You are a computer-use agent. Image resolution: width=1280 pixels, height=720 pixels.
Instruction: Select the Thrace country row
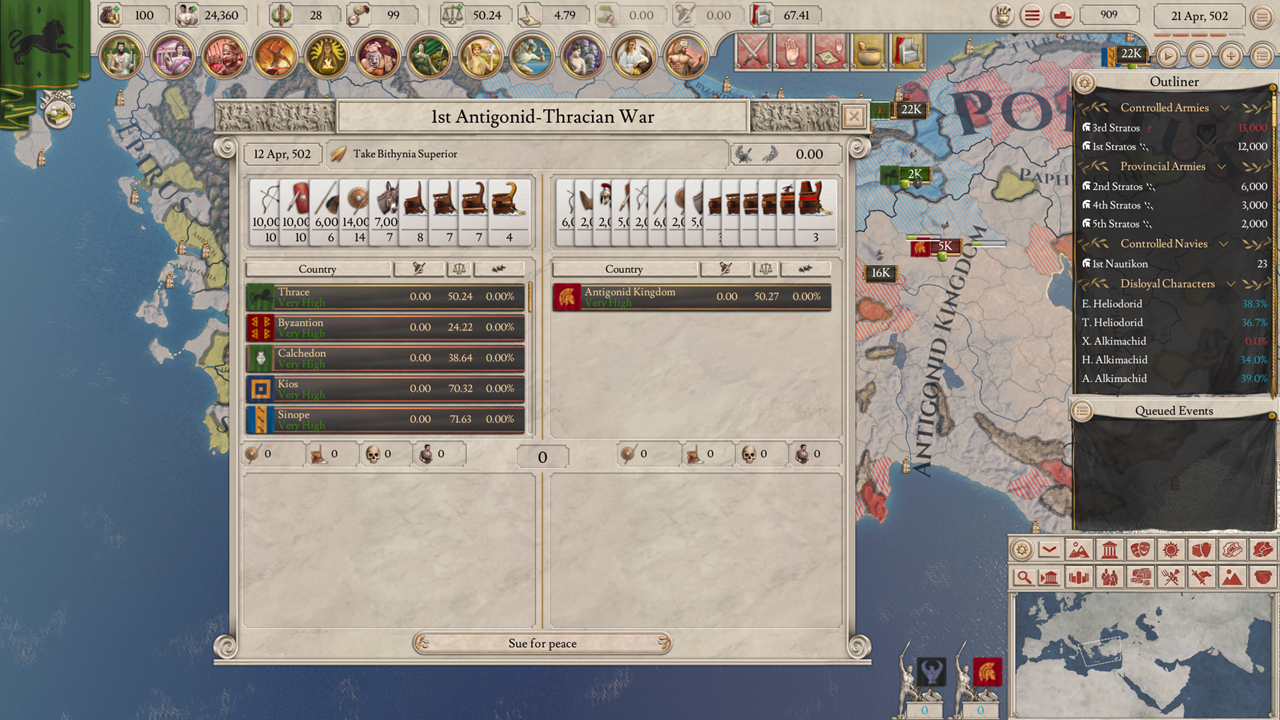pos(386,297)
